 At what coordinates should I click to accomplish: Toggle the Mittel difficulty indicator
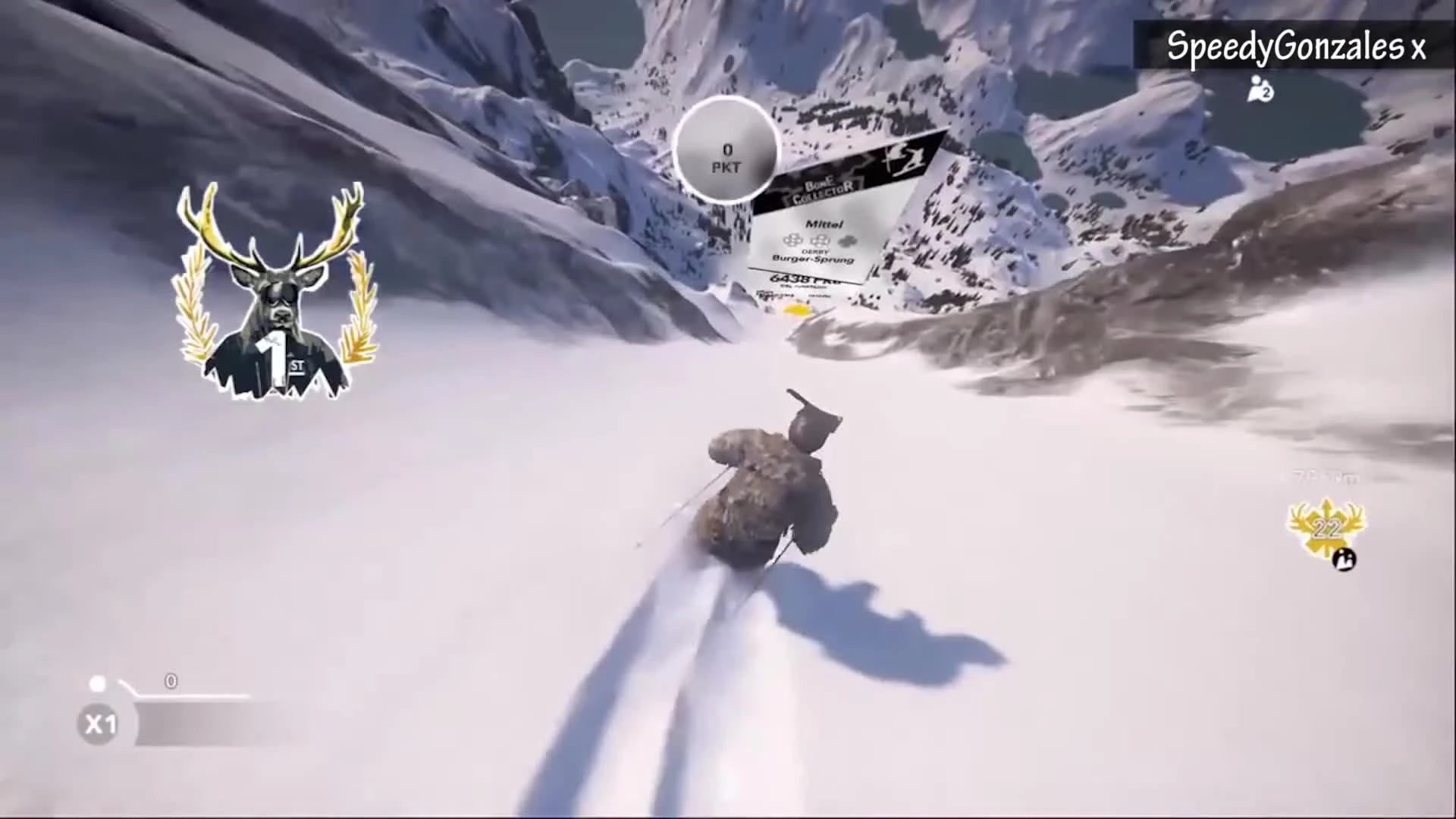(x=824, y=223)
